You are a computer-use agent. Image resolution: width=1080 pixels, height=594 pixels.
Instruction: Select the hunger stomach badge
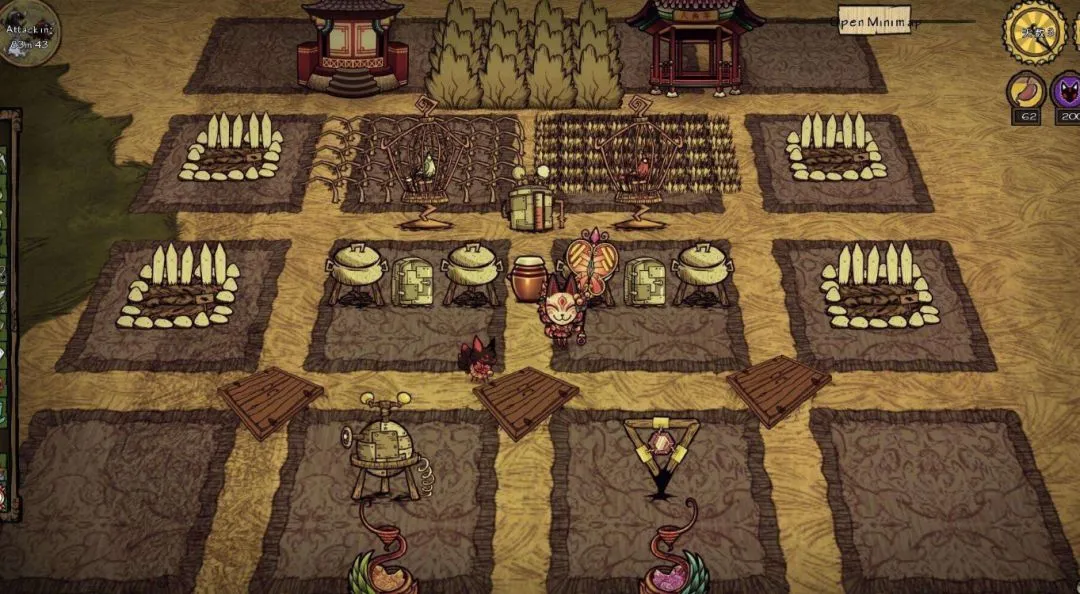1025,92
